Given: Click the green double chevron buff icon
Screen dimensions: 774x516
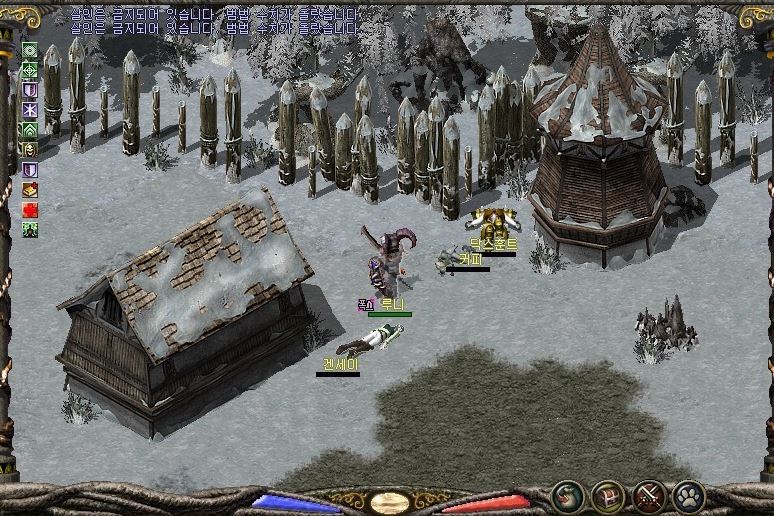Looking at the screenshot, I should click(x=30, y=129).
